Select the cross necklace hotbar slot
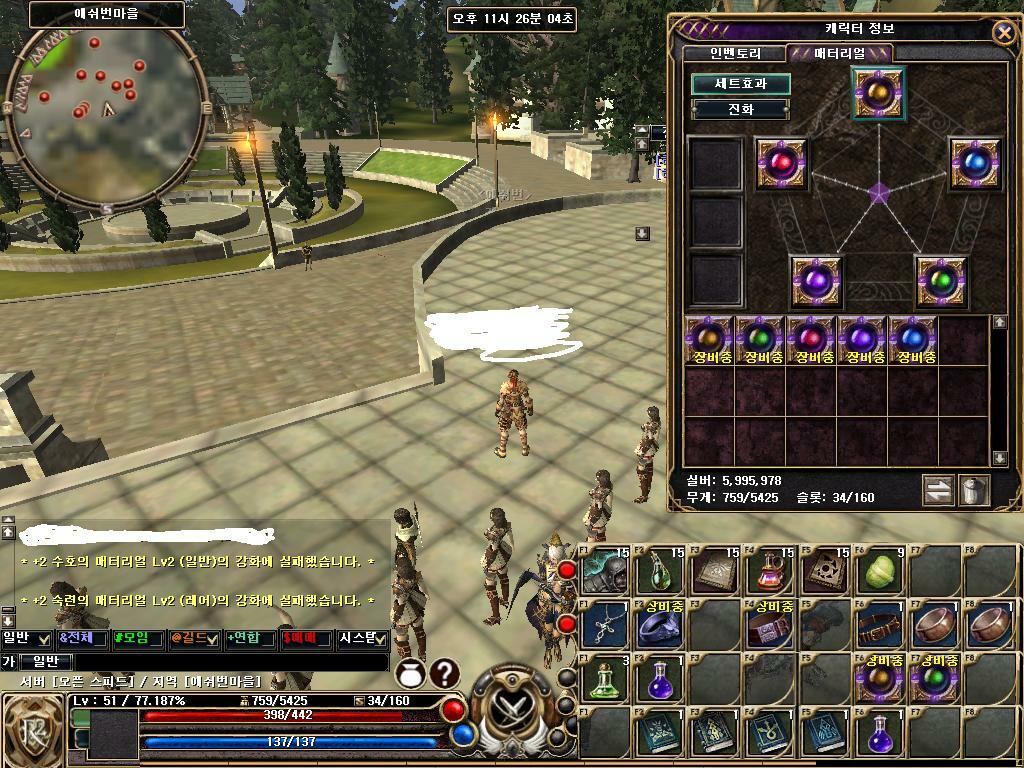 (x=605, y=624)
